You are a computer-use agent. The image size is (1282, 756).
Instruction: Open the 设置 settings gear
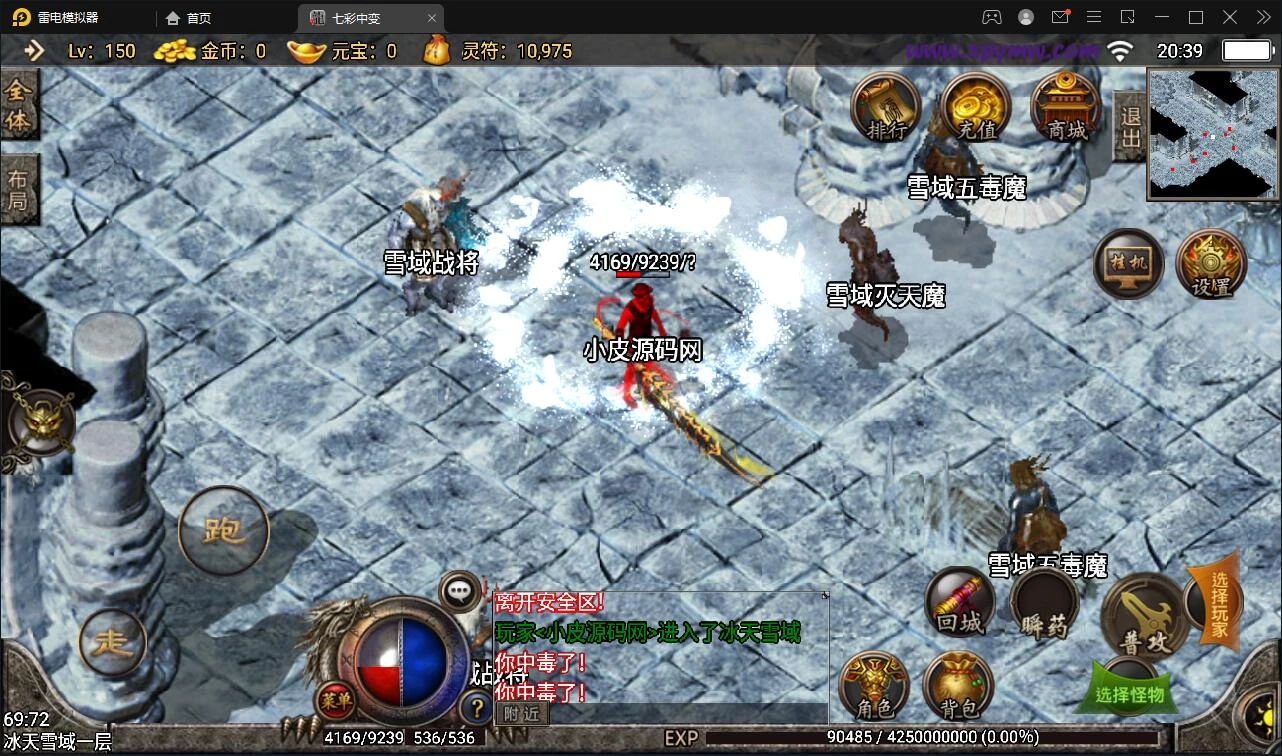pyautogui.click(x=1211, y=264)
